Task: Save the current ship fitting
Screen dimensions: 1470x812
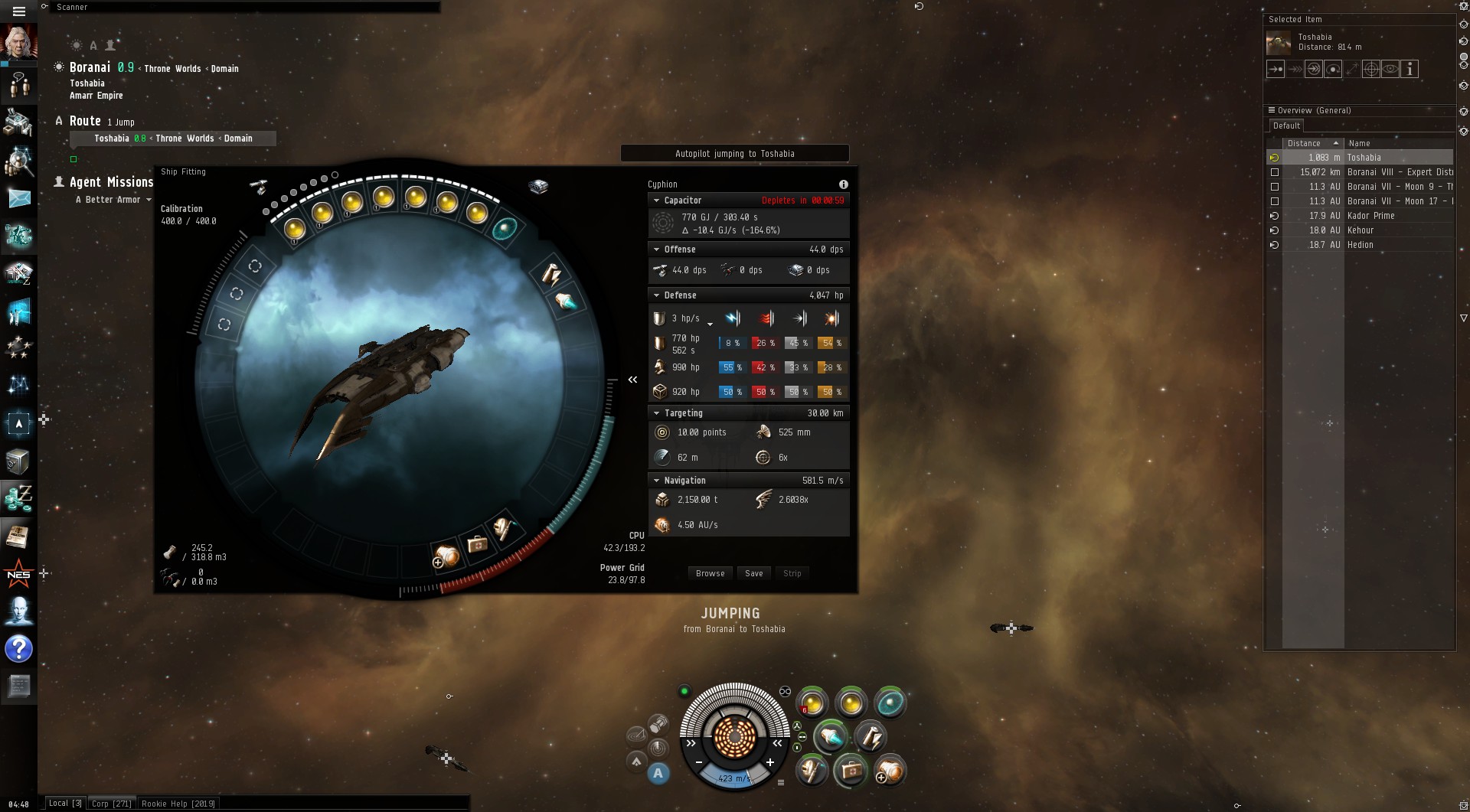Action: (x=753, y=573)
